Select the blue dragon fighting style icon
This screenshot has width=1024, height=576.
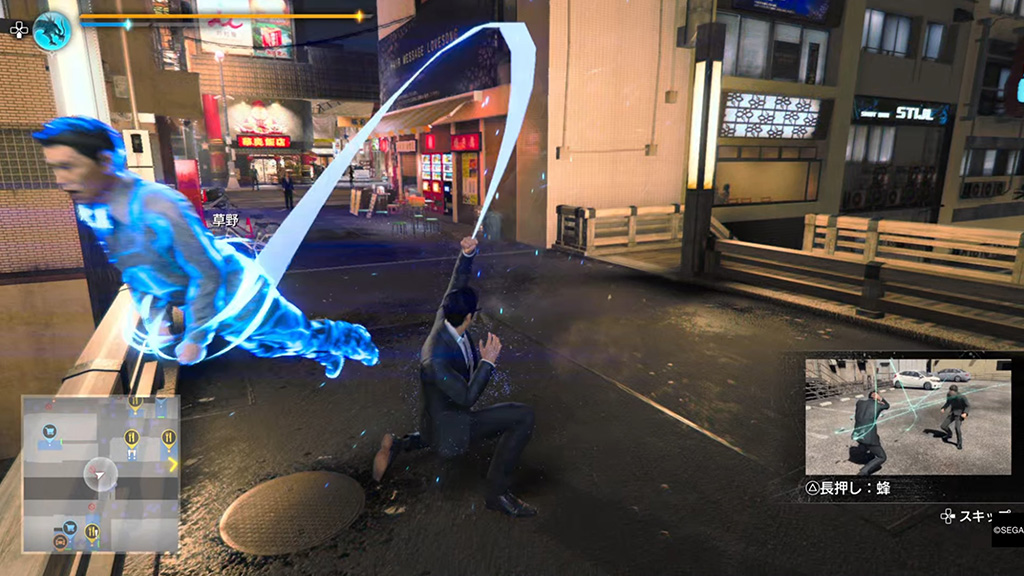[51, 30]
